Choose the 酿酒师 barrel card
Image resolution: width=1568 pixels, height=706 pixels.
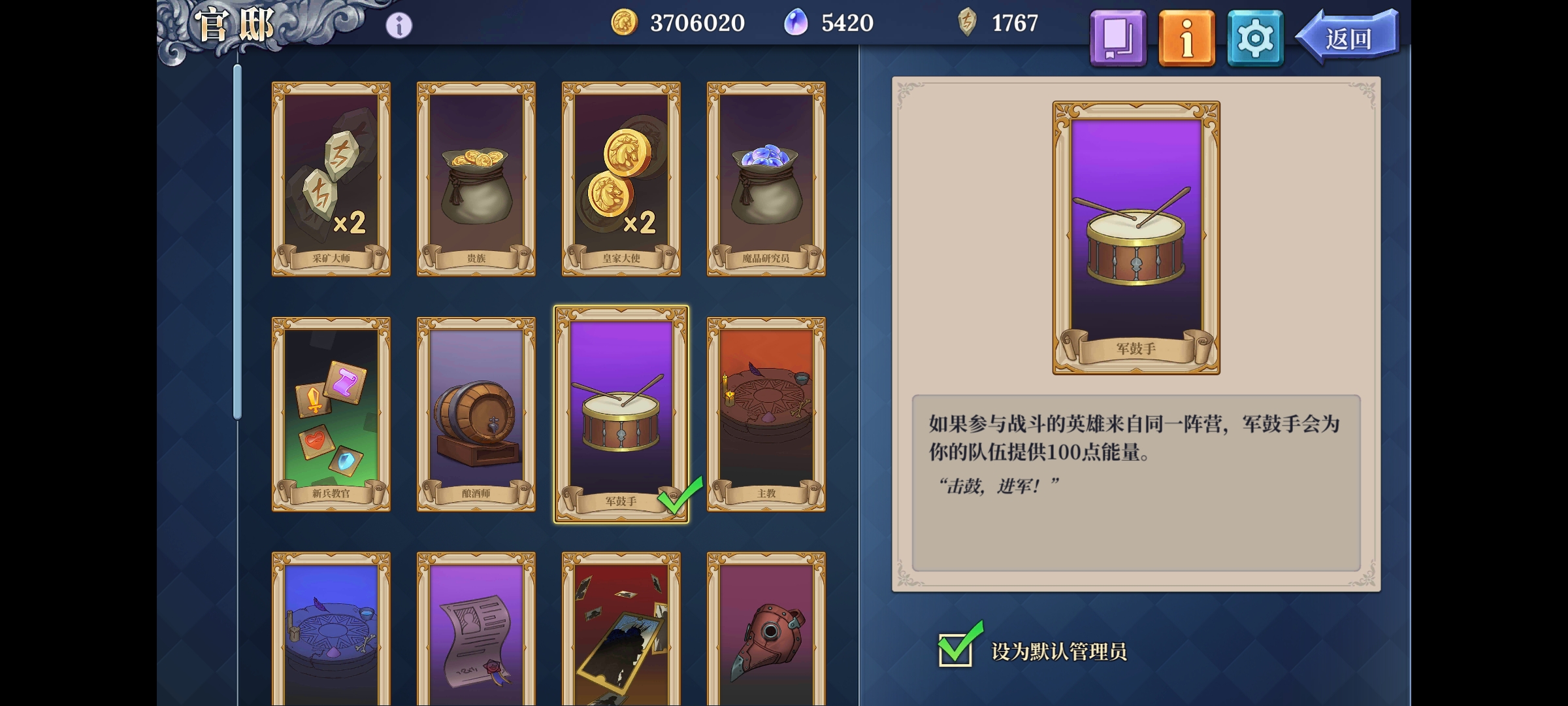pos(476,414)
